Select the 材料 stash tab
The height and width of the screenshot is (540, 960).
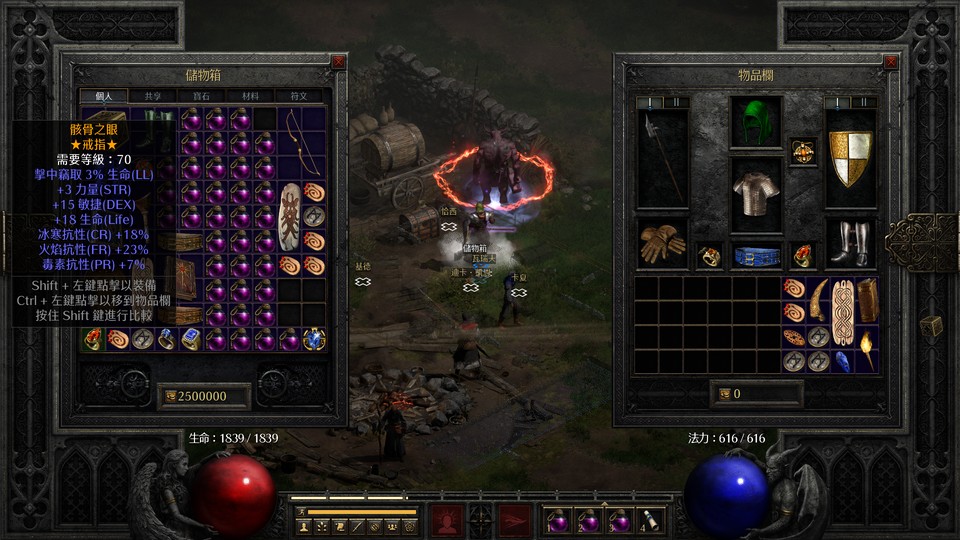pyautogui.click(x=251, y=96)
